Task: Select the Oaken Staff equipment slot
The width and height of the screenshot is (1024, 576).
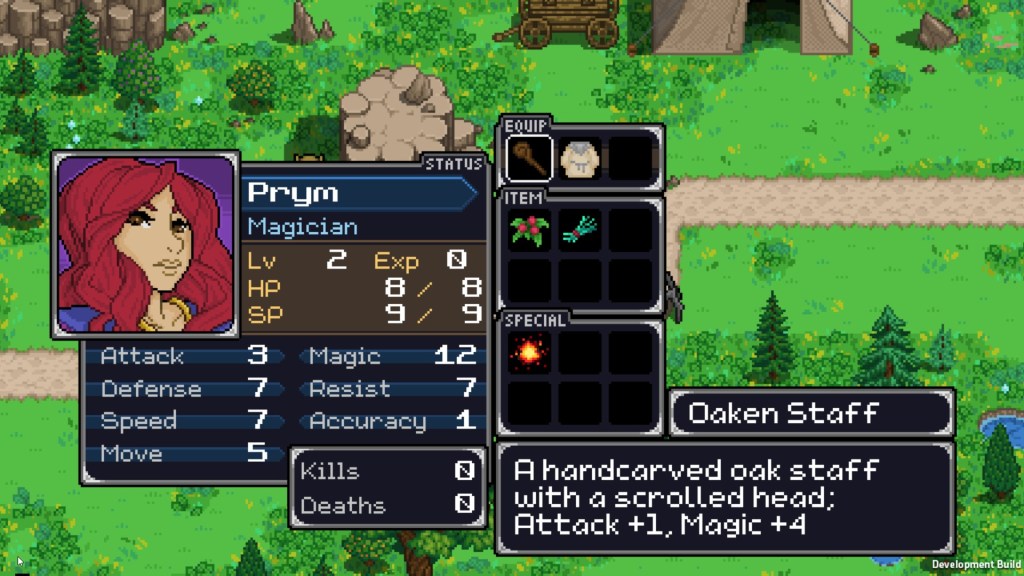Action: 530,159
